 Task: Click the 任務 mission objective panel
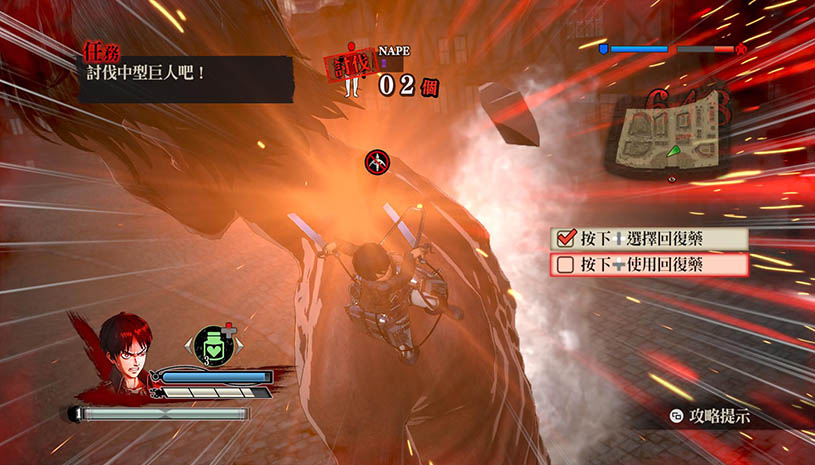186,76
